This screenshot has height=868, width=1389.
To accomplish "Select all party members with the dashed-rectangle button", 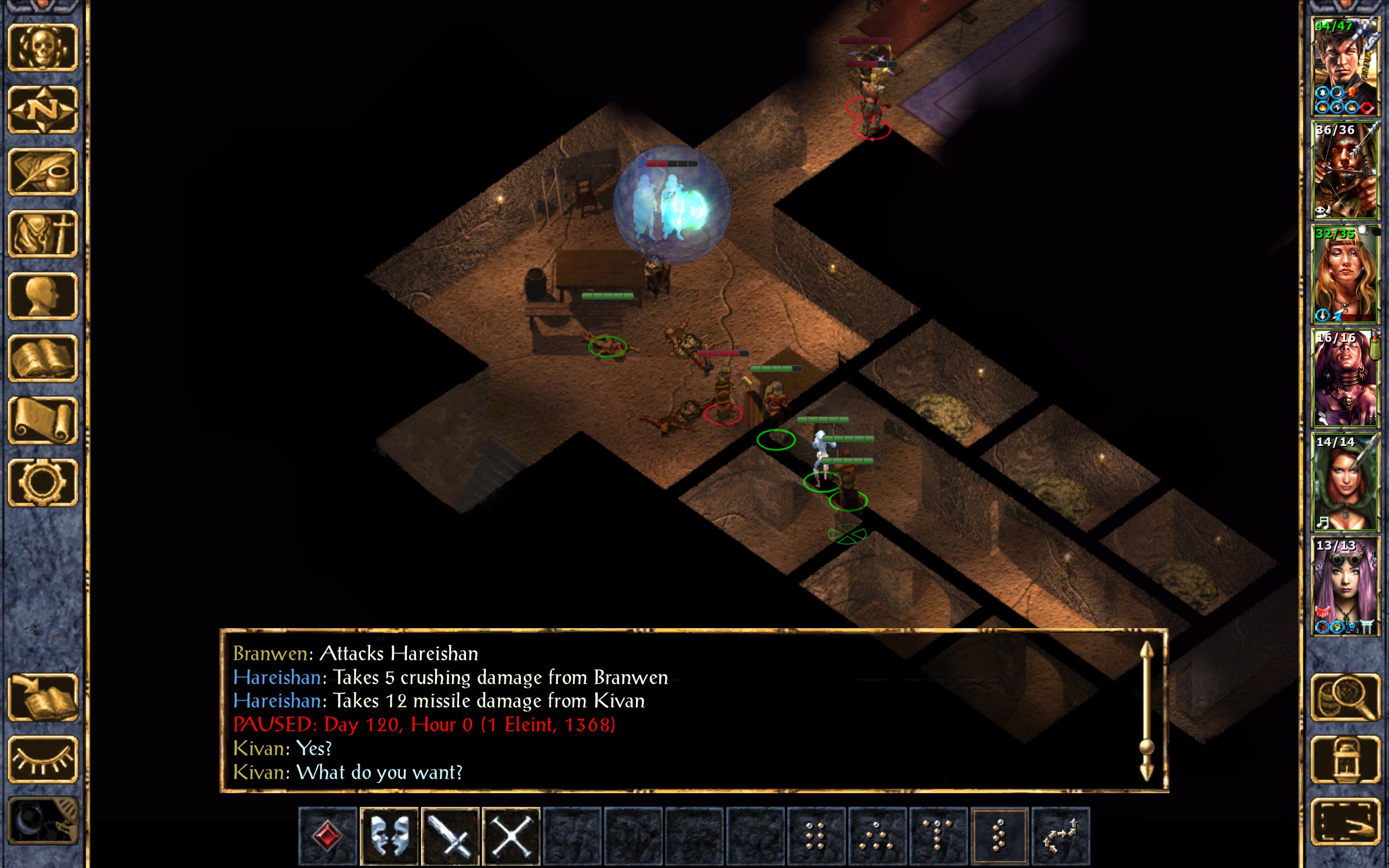I will click(1346, 821).
